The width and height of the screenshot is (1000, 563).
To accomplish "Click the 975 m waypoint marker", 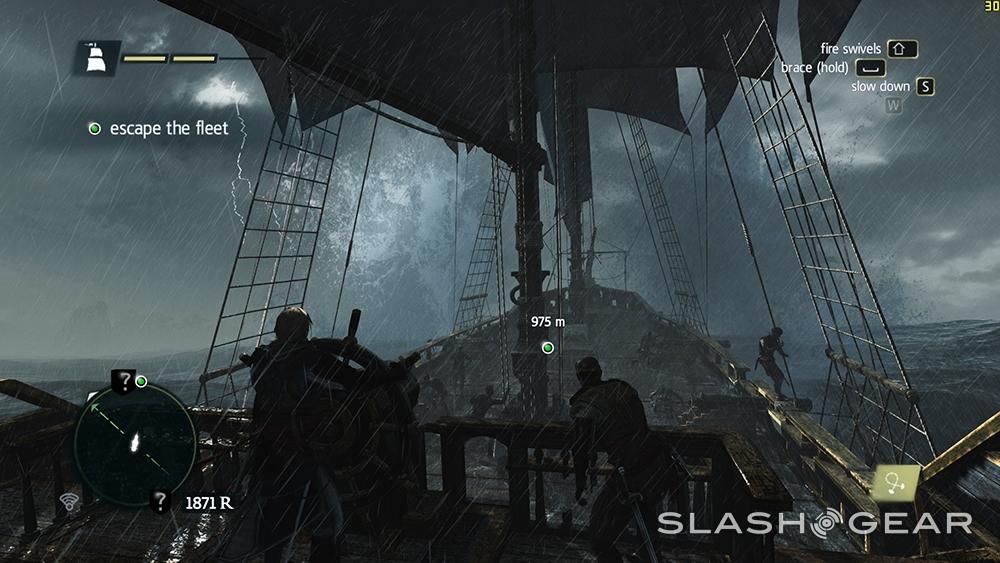I will click(x=547, y=347).
